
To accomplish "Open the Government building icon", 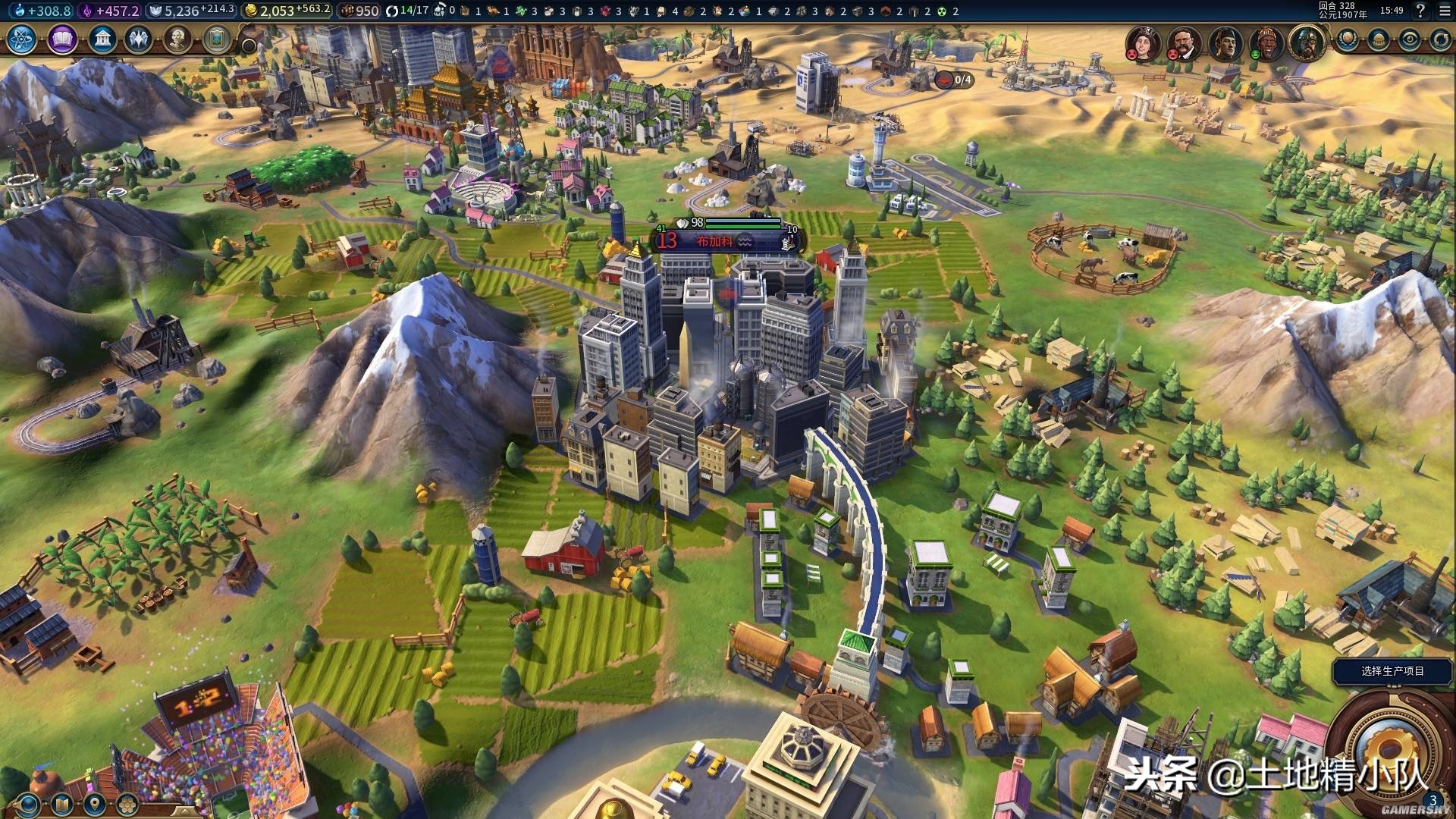I will (102, 39).
